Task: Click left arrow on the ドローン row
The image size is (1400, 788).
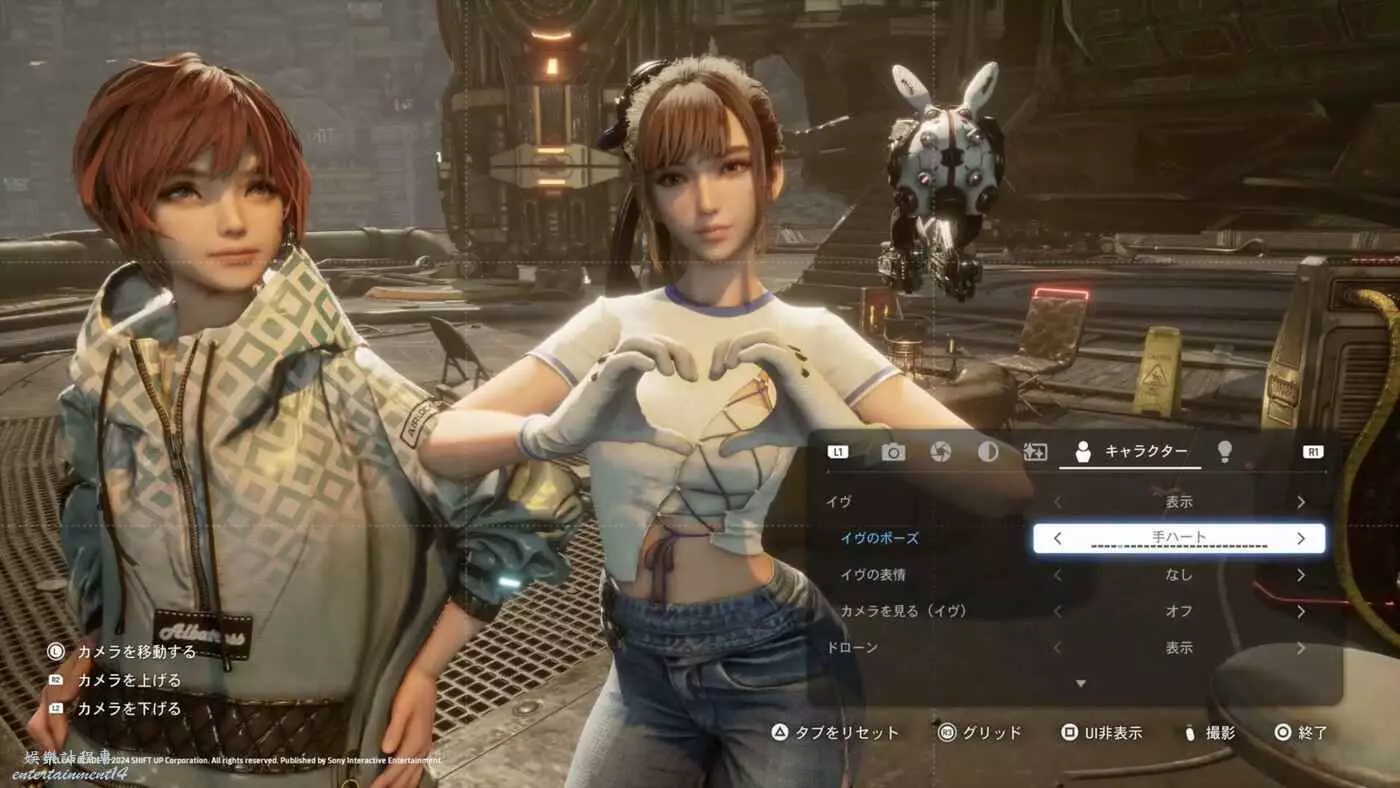Action: pos(1058,648)
